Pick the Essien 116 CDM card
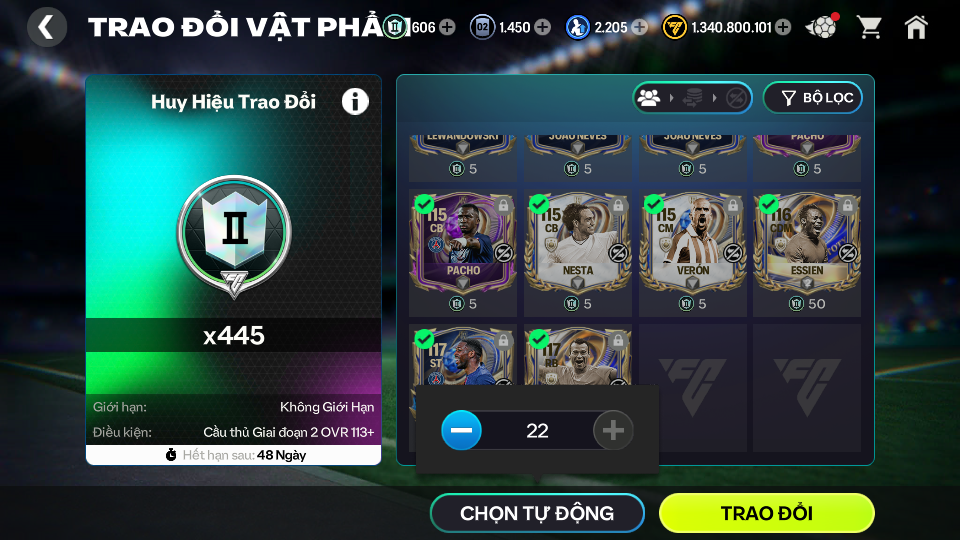The image size is (960, 540). (x=807, y=245)
